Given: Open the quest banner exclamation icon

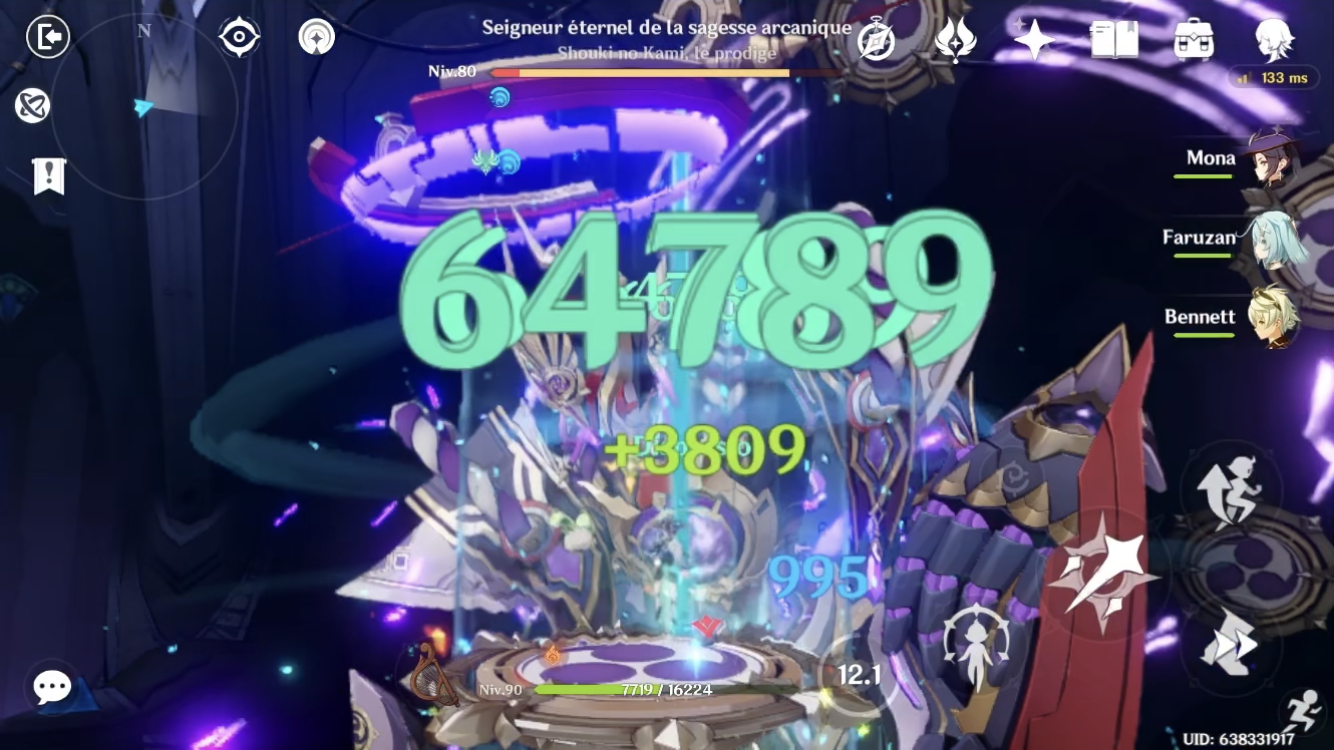Looking at the screenshot, I should click(x=47, y=176).
